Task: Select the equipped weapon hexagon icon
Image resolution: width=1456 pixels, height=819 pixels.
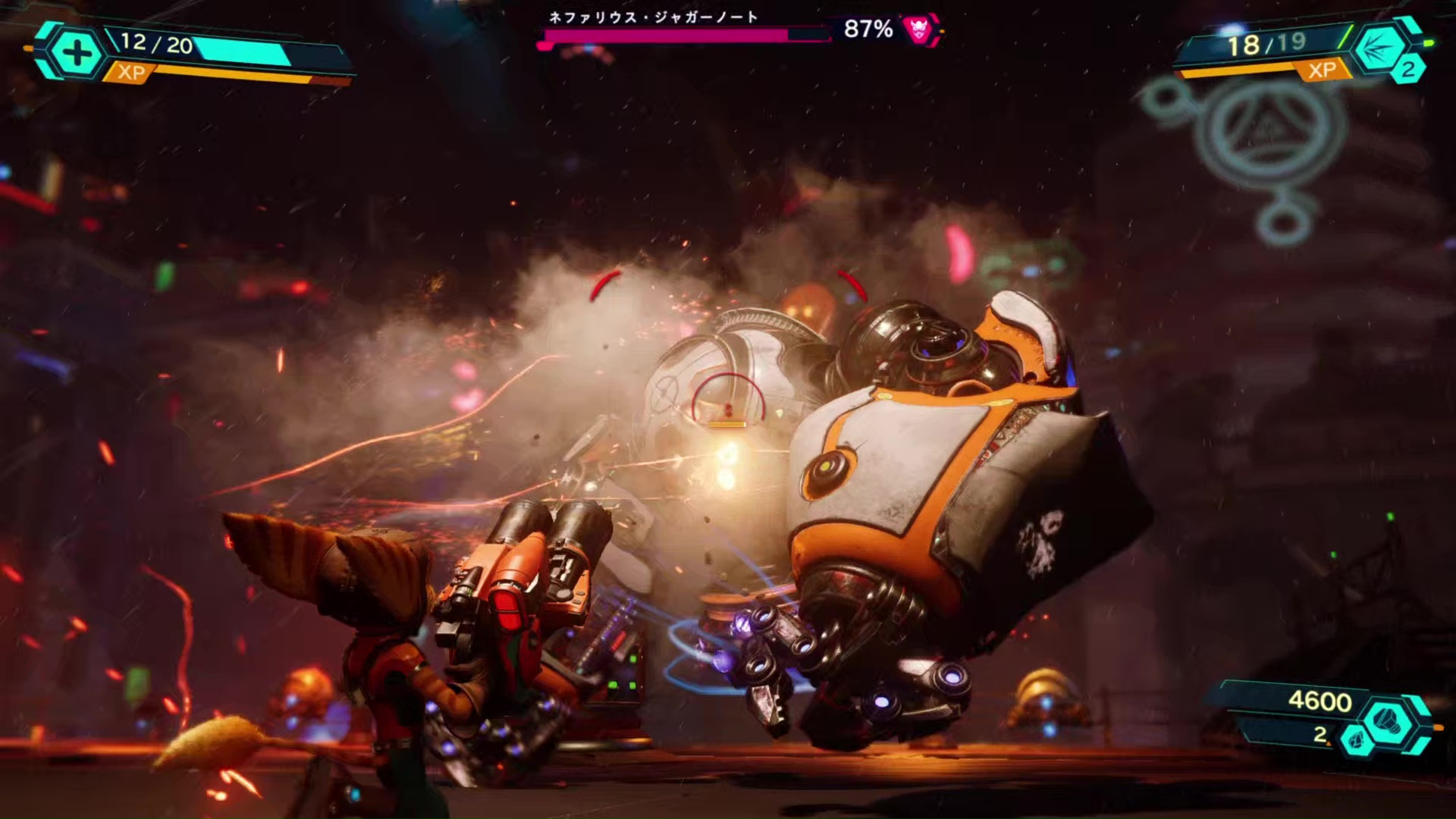Action: [1379, 48]
